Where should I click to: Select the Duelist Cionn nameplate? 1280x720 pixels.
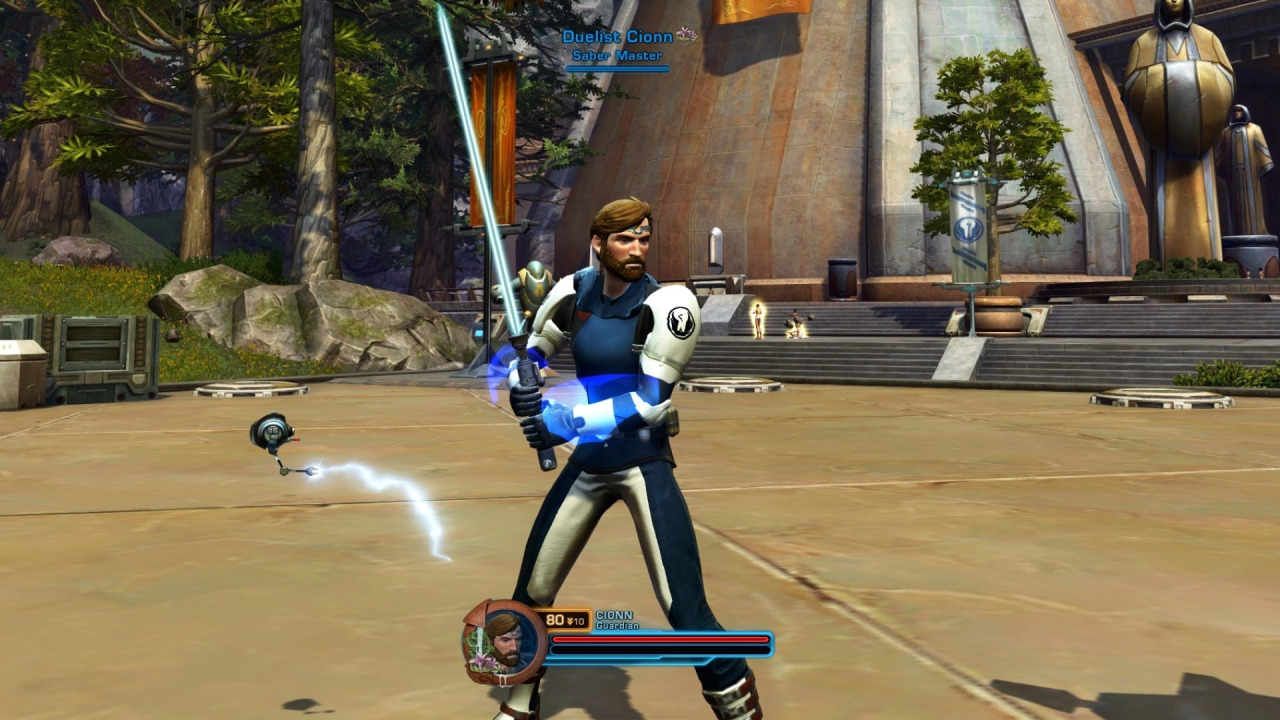pos(617,37)
